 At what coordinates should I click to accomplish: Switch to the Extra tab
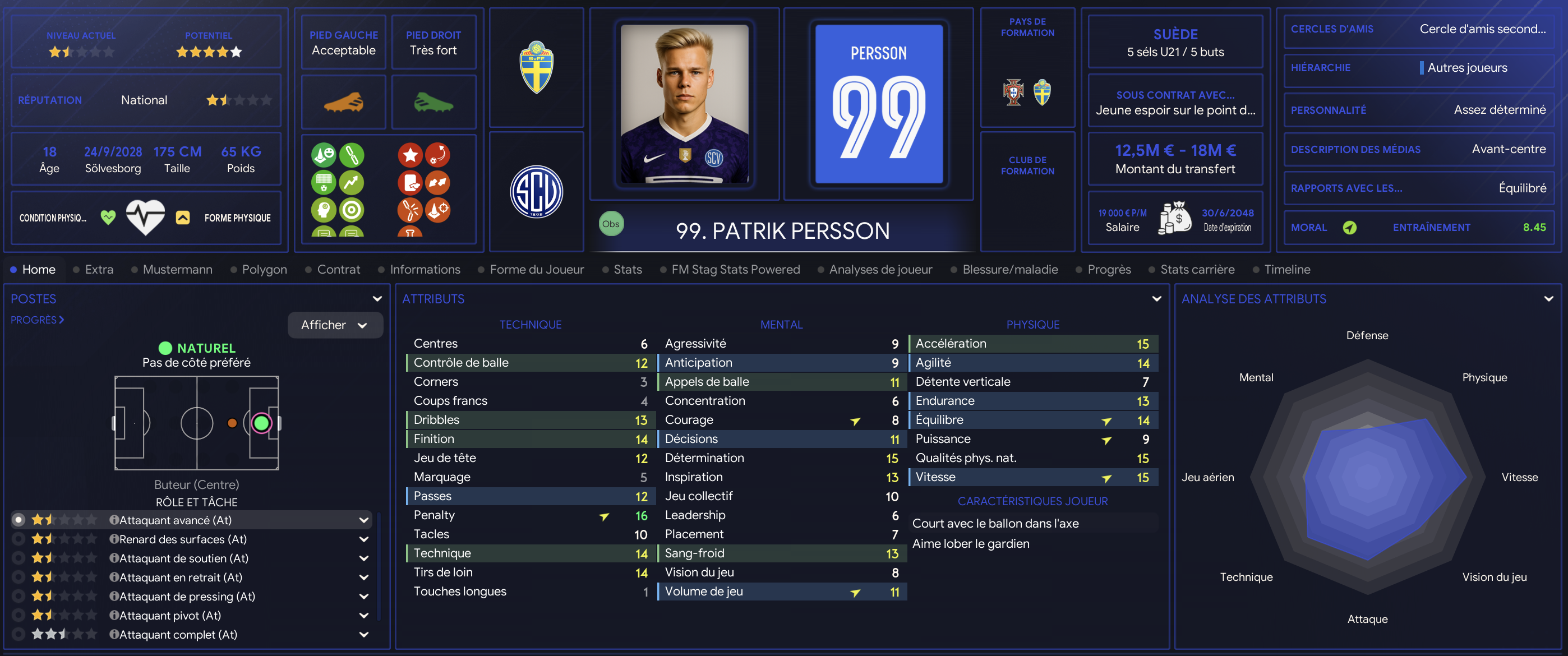click(99, 269)
